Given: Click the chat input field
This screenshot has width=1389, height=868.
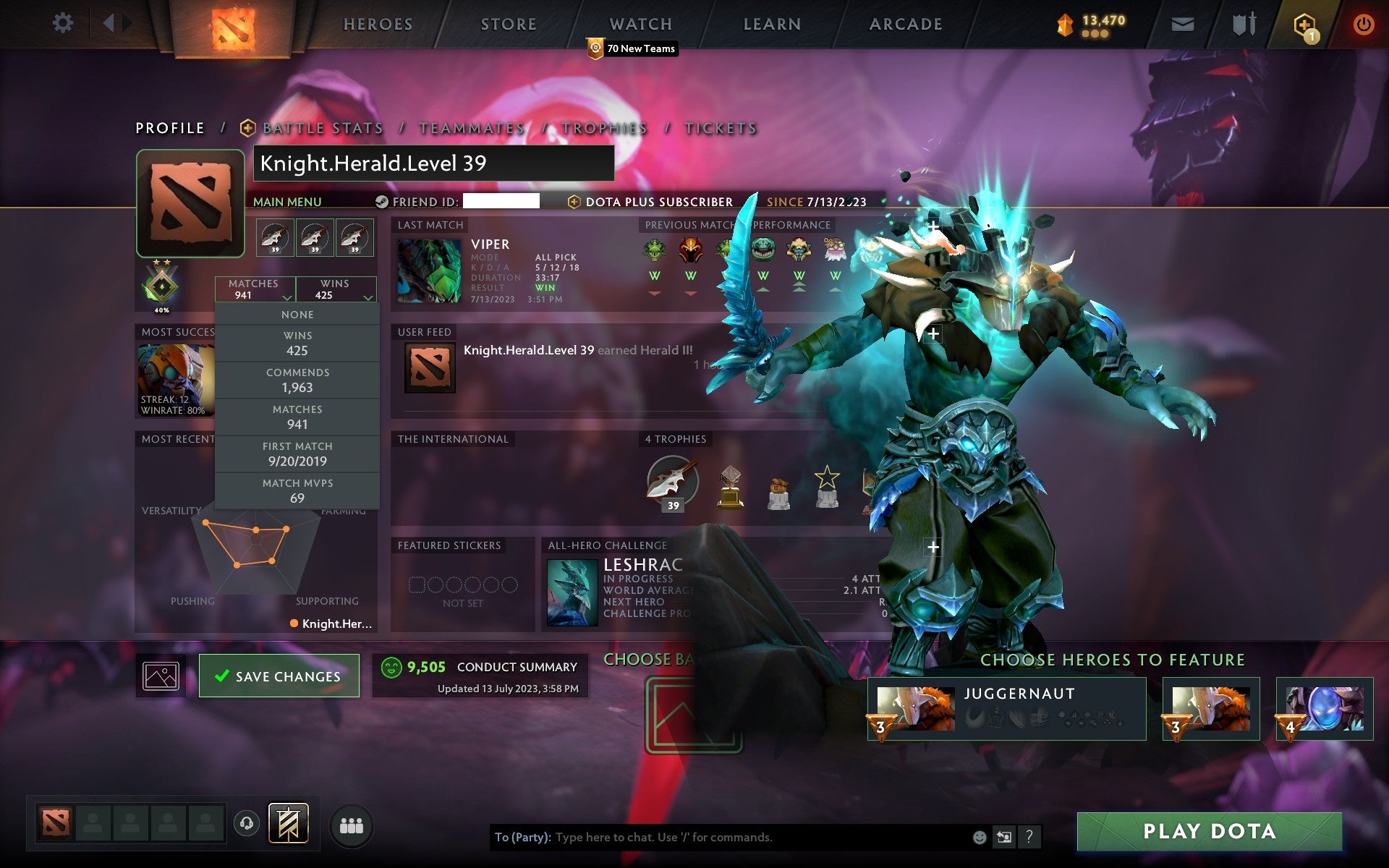Looking at the screenshot, I should tap(723, 838).
